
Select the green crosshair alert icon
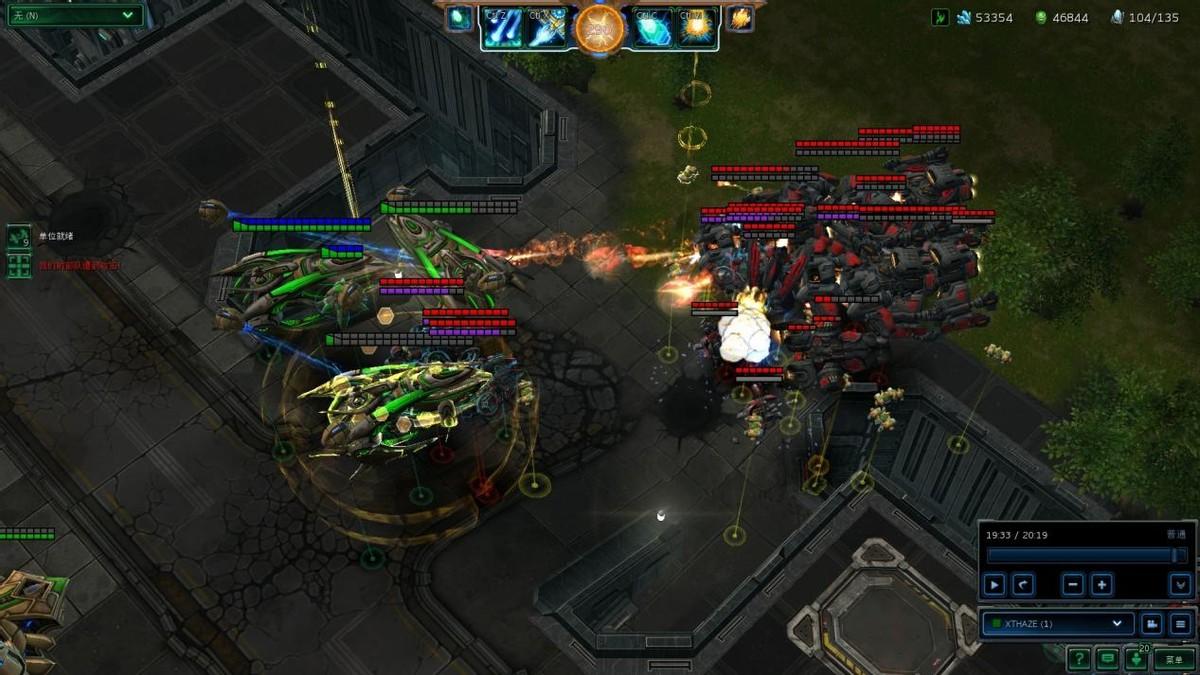(19, 266)
